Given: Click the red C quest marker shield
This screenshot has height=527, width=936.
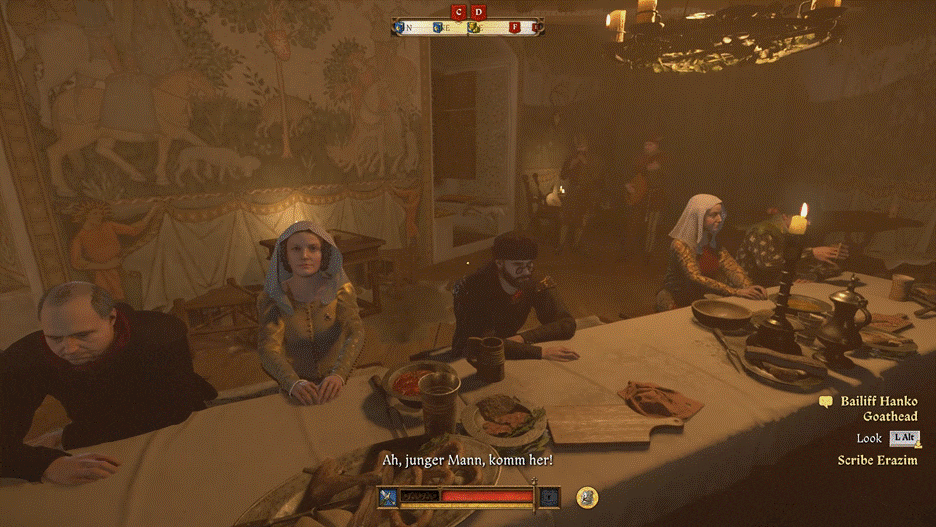Looking at the screenshot, I should [x=459, y=12].
